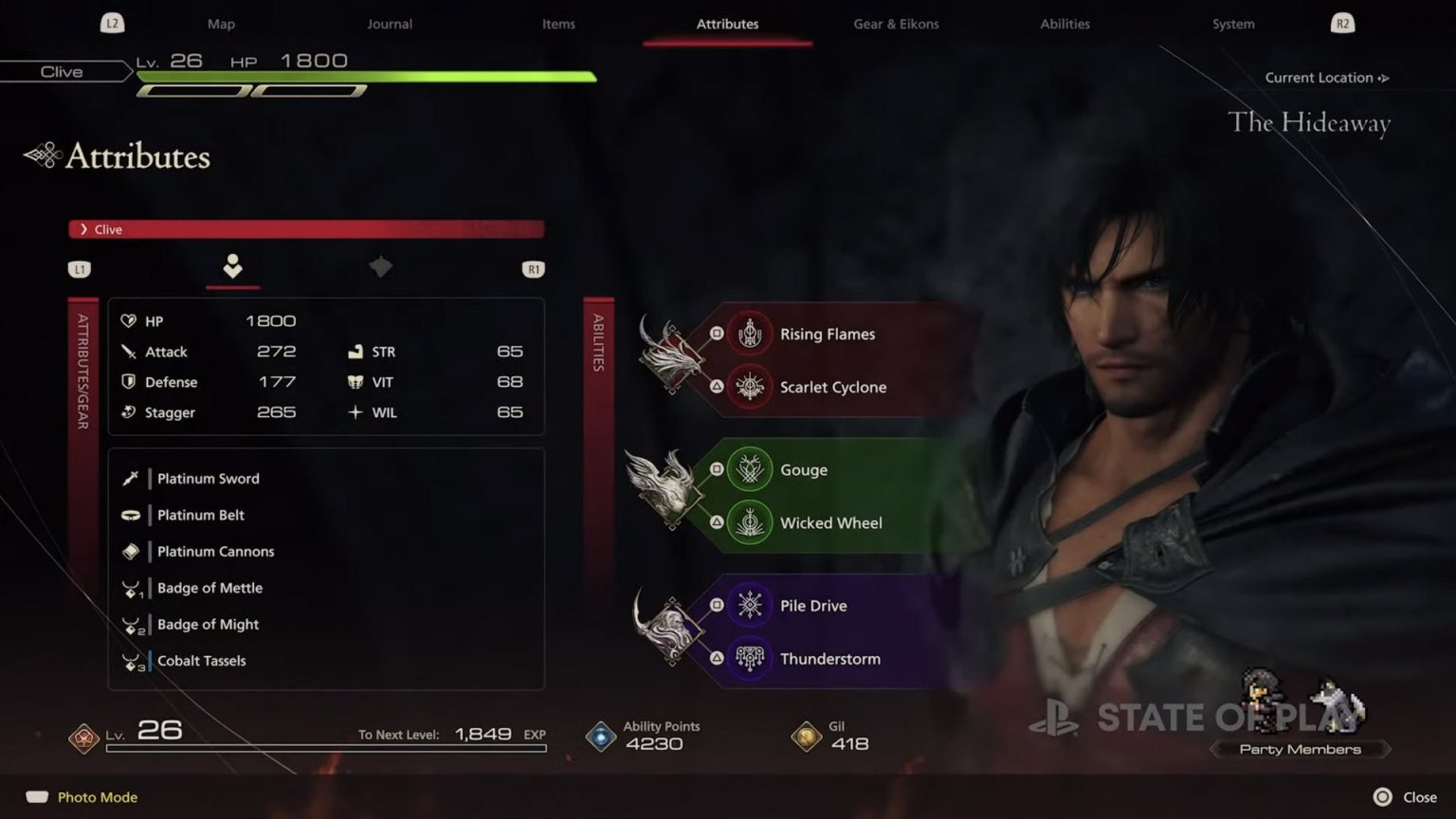Click the Ramuh eikon icon
The width and height of the screenshot is (1456, 819).
(669, 631)
